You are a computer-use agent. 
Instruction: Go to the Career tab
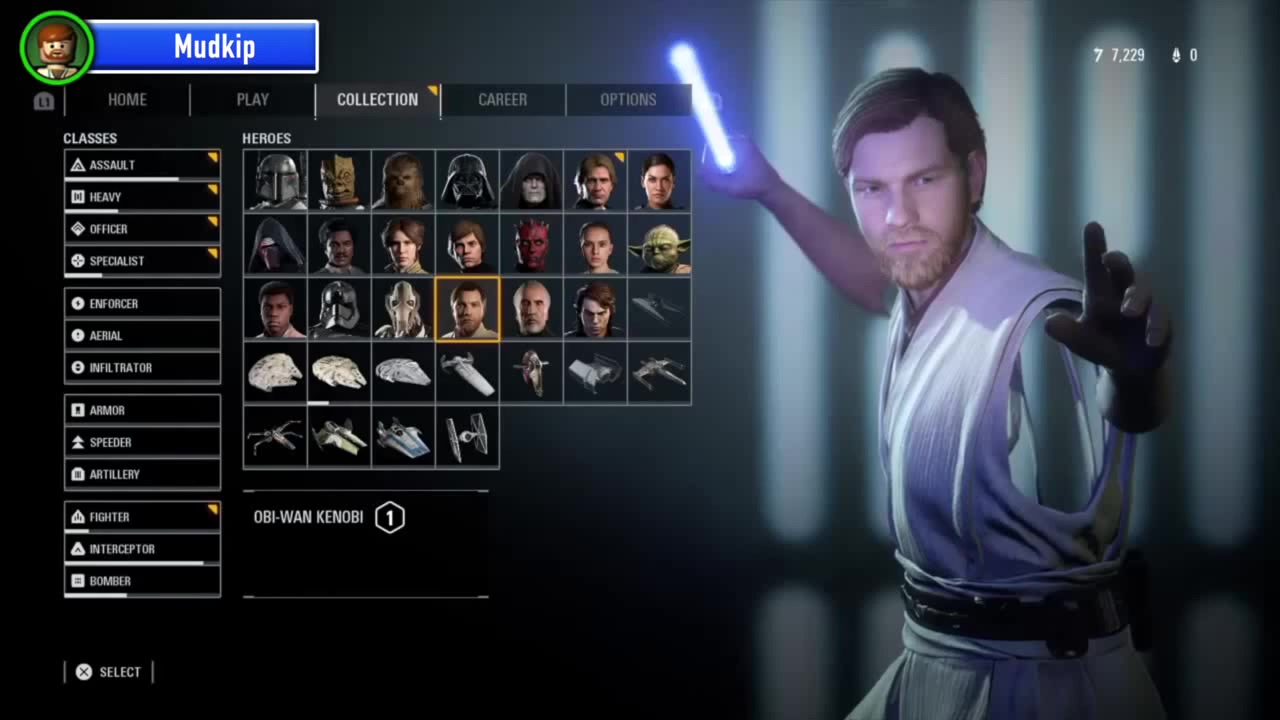pos(502,100)
